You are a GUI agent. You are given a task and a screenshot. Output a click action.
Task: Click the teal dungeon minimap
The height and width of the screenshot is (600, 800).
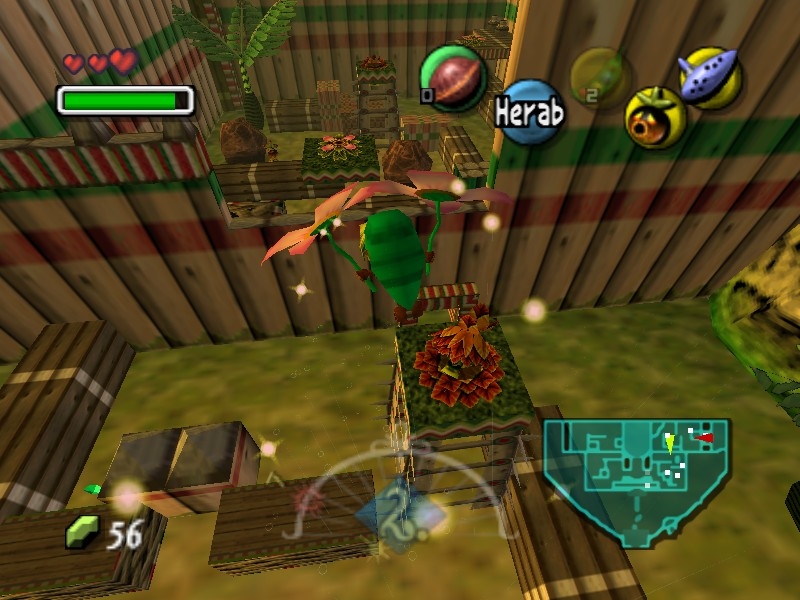click(x=635, y=480)
